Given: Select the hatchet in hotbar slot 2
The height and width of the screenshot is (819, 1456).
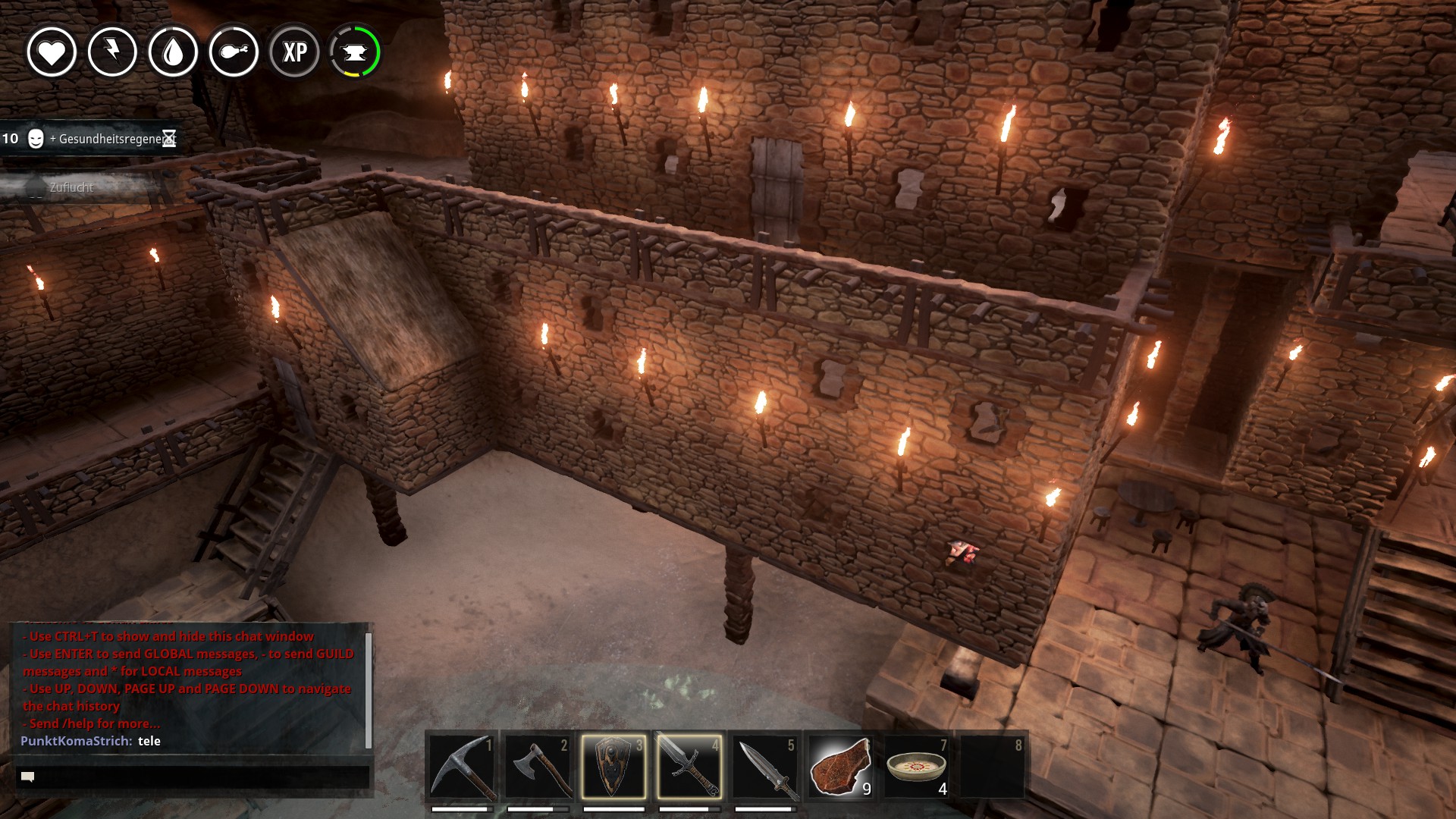Looking at the screenshot, I should 538,766.
